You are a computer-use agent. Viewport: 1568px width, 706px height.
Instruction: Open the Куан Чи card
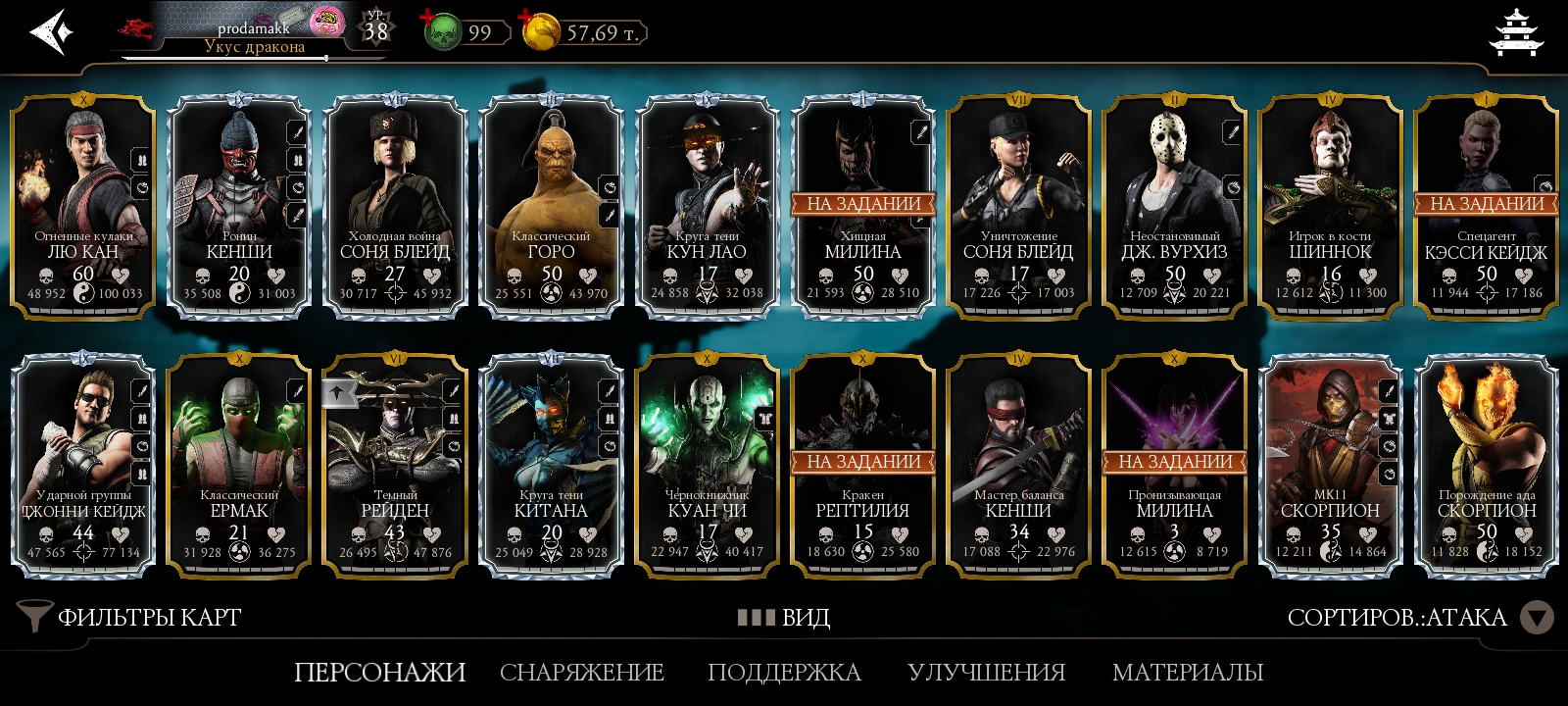pyautogui.click(x=707, y=464)
